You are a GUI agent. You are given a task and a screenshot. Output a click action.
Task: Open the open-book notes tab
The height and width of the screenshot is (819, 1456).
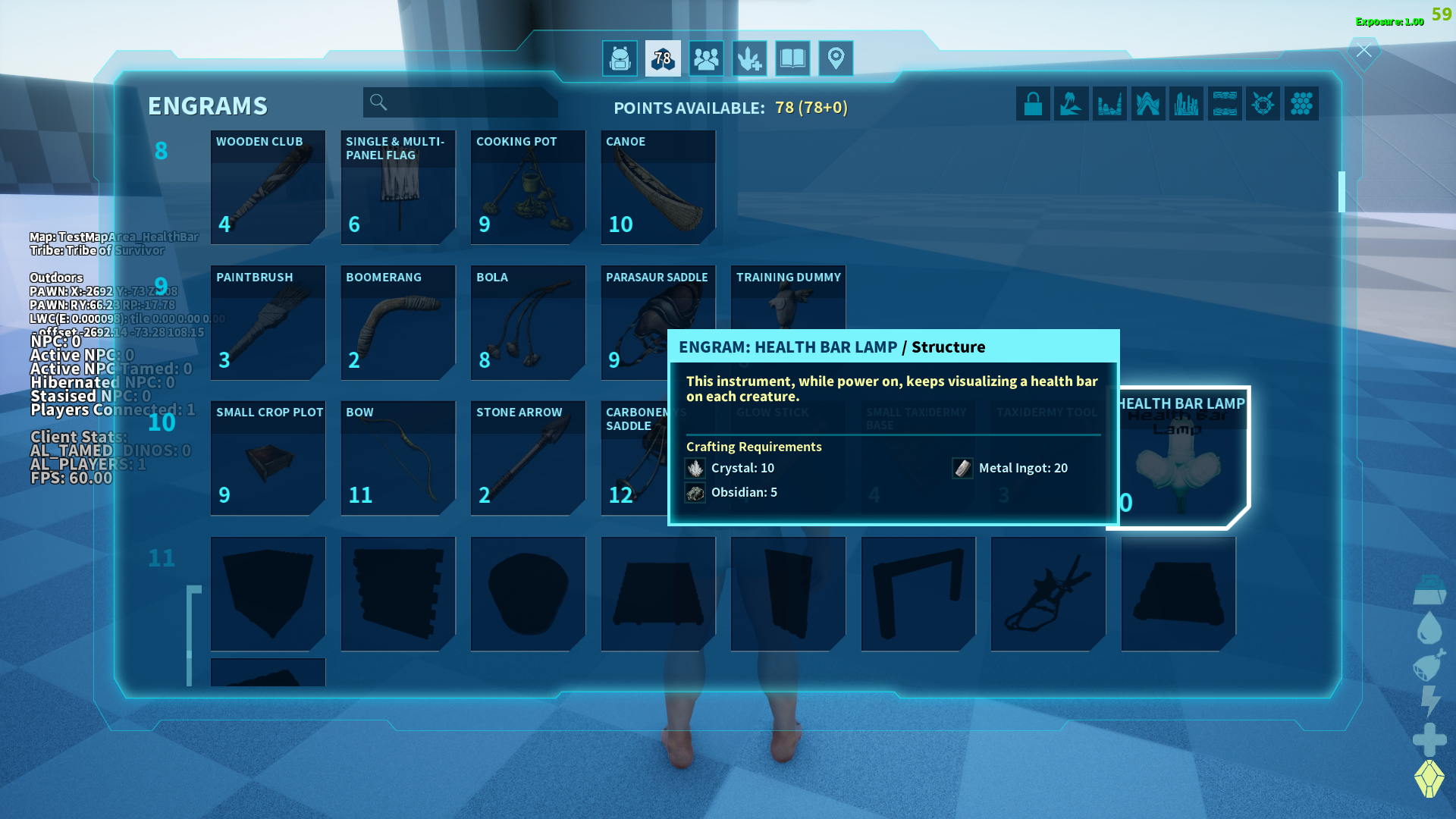(x=792, y=58)
